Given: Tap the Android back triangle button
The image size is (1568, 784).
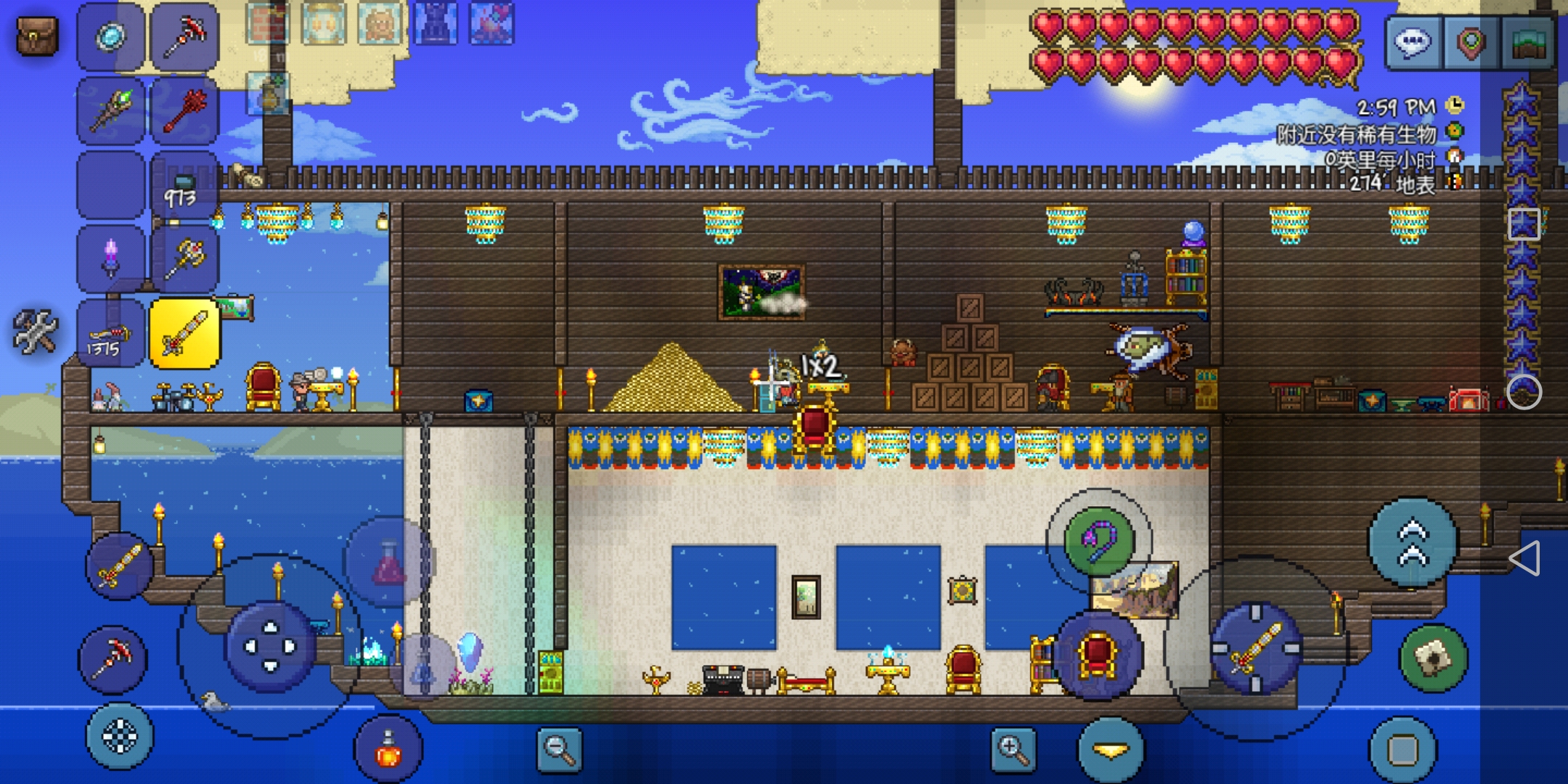Looking at the screenshot, I should pyautogui.click(x=1524, y=558).
